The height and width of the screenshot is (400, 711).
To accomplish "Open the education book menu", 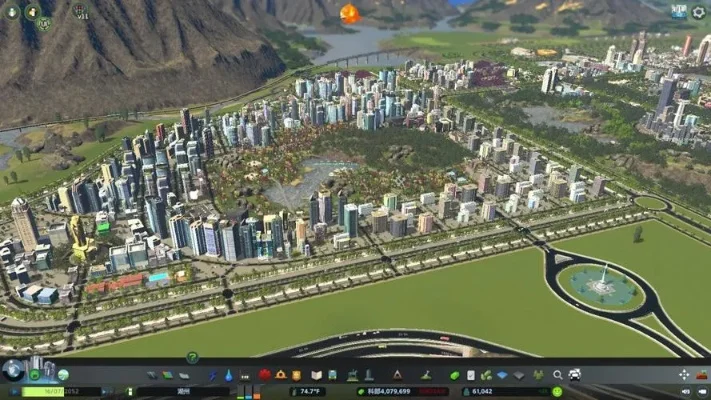I will (x=317, y=375).
